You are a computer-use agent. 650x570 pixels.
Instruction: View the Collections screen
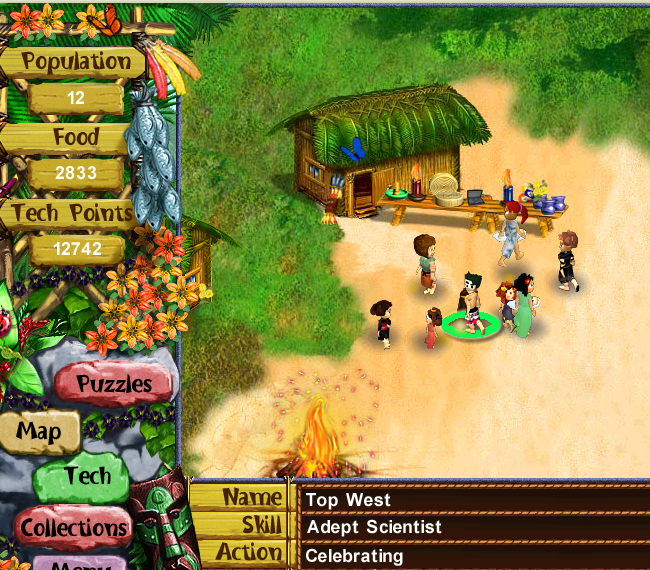[73, 526]
